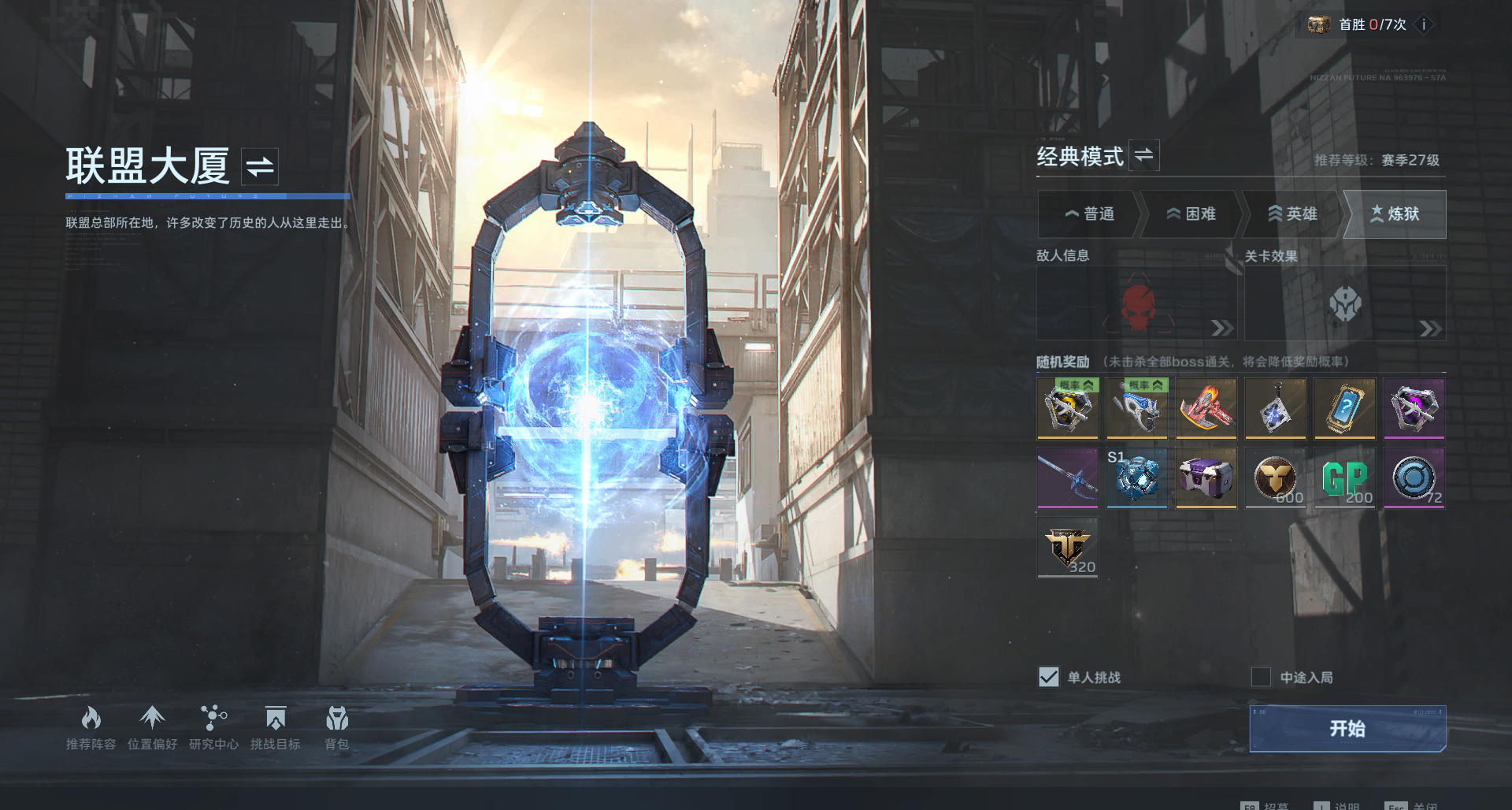This screenshot has width=1512, height=810.
Task: Open the 背包 backpack
Action: point(337,727)
